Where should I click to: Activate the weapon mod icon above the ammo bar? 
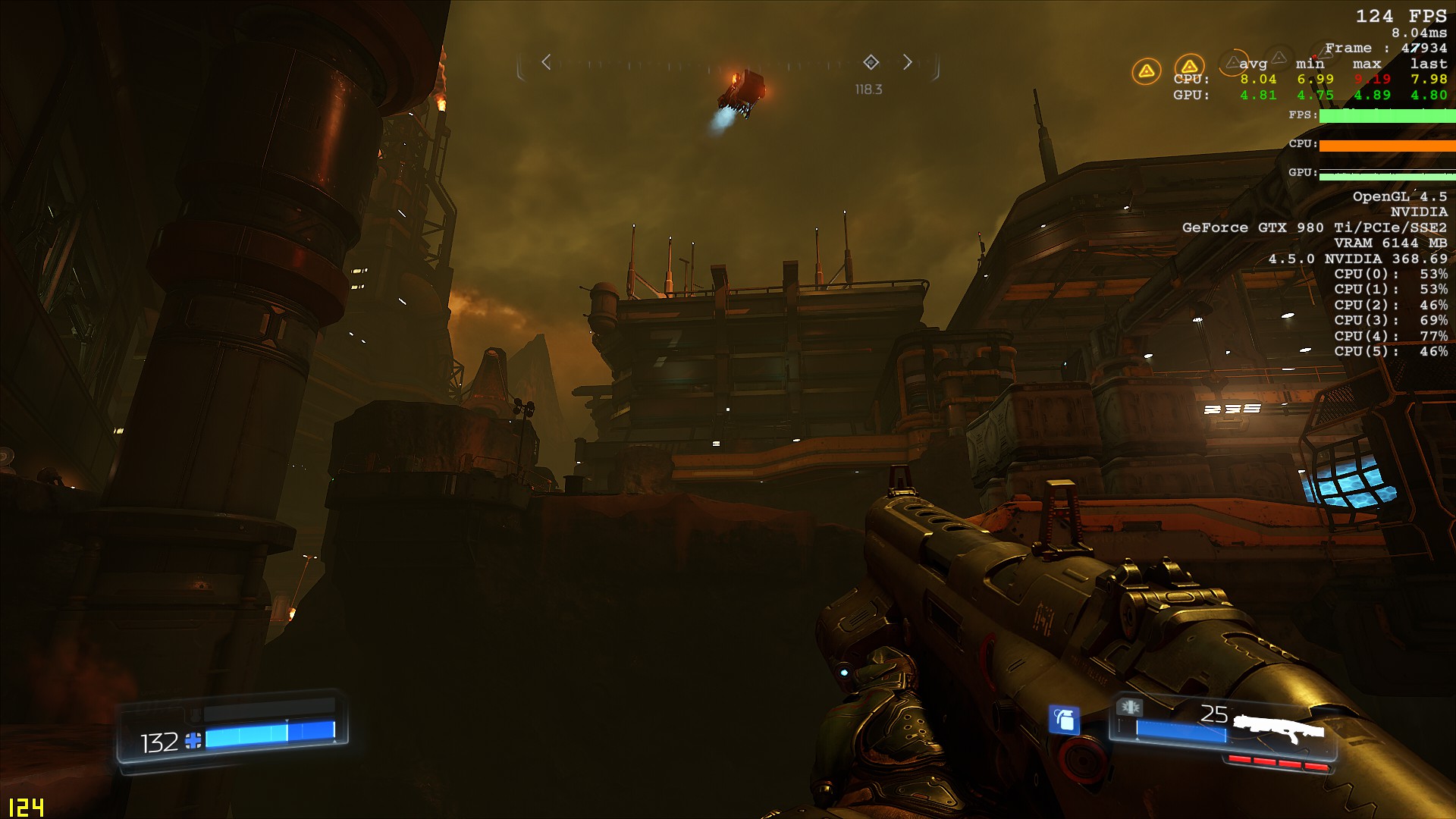click(x=1130, y=708)
